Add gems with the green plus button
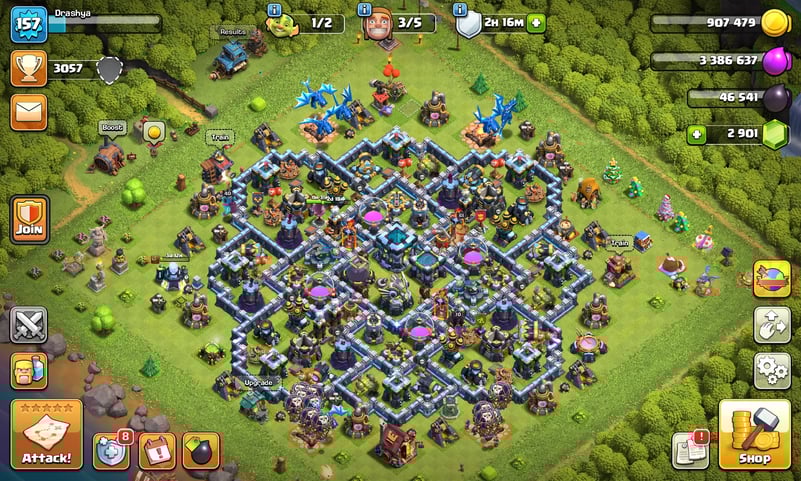The image size is (801, 481). (696, 134)
